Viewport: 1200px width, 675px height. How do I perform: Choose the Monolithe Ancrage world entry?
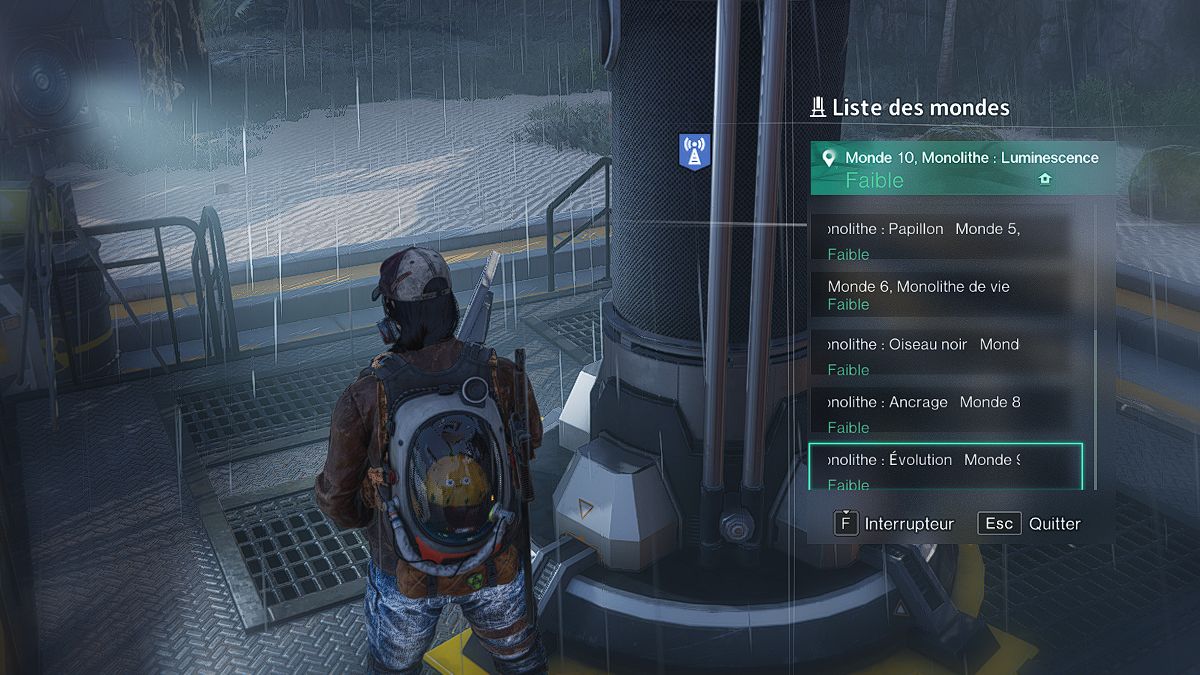click(x=940, y=413)
